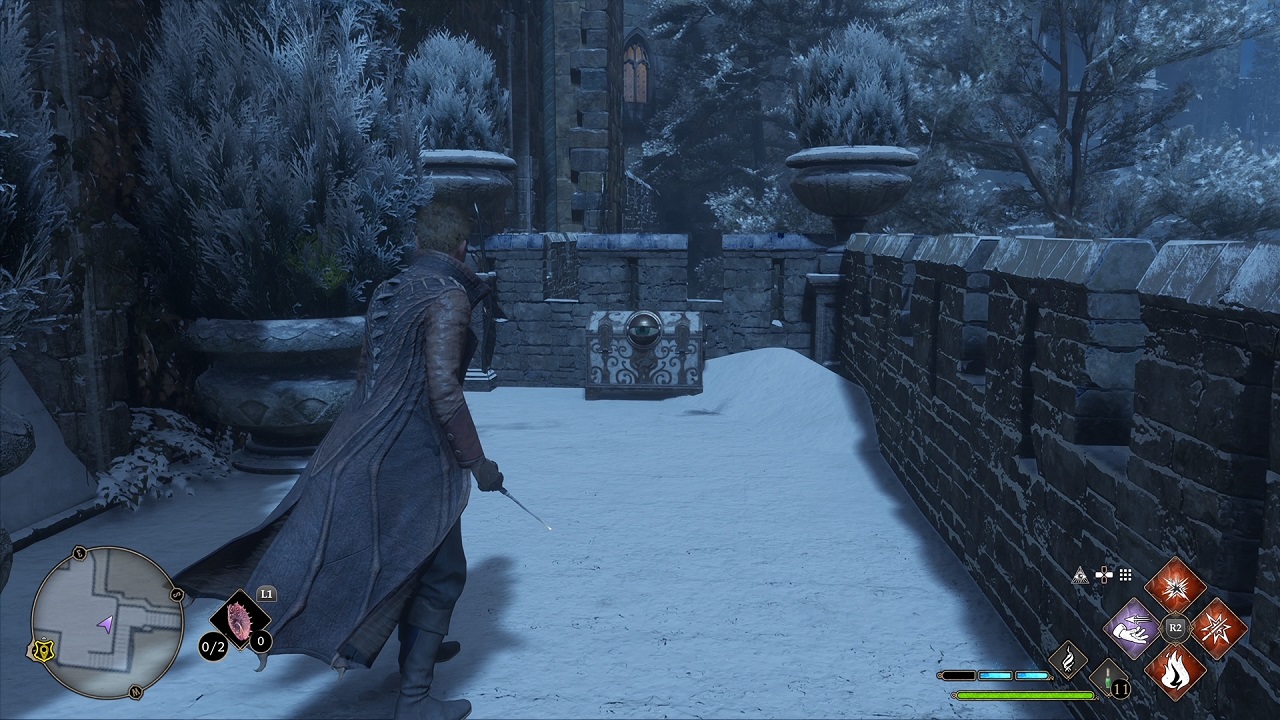
Task: Click the E compass letter on the minimap
Action: 80,553
